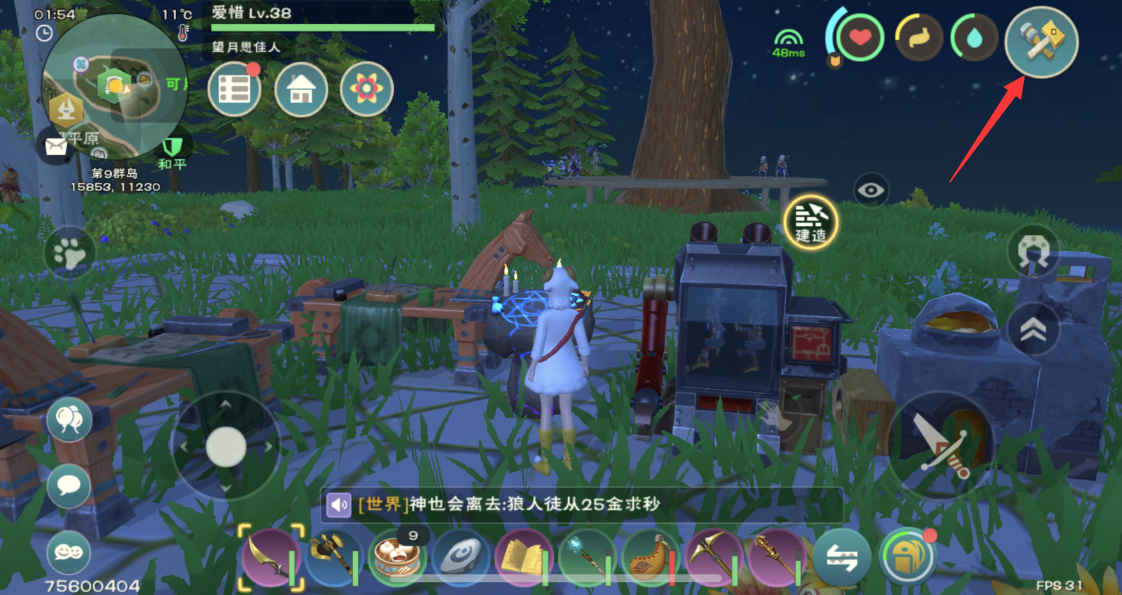
Task: Toggle the eye visibility button
Action: pos(871,189)
